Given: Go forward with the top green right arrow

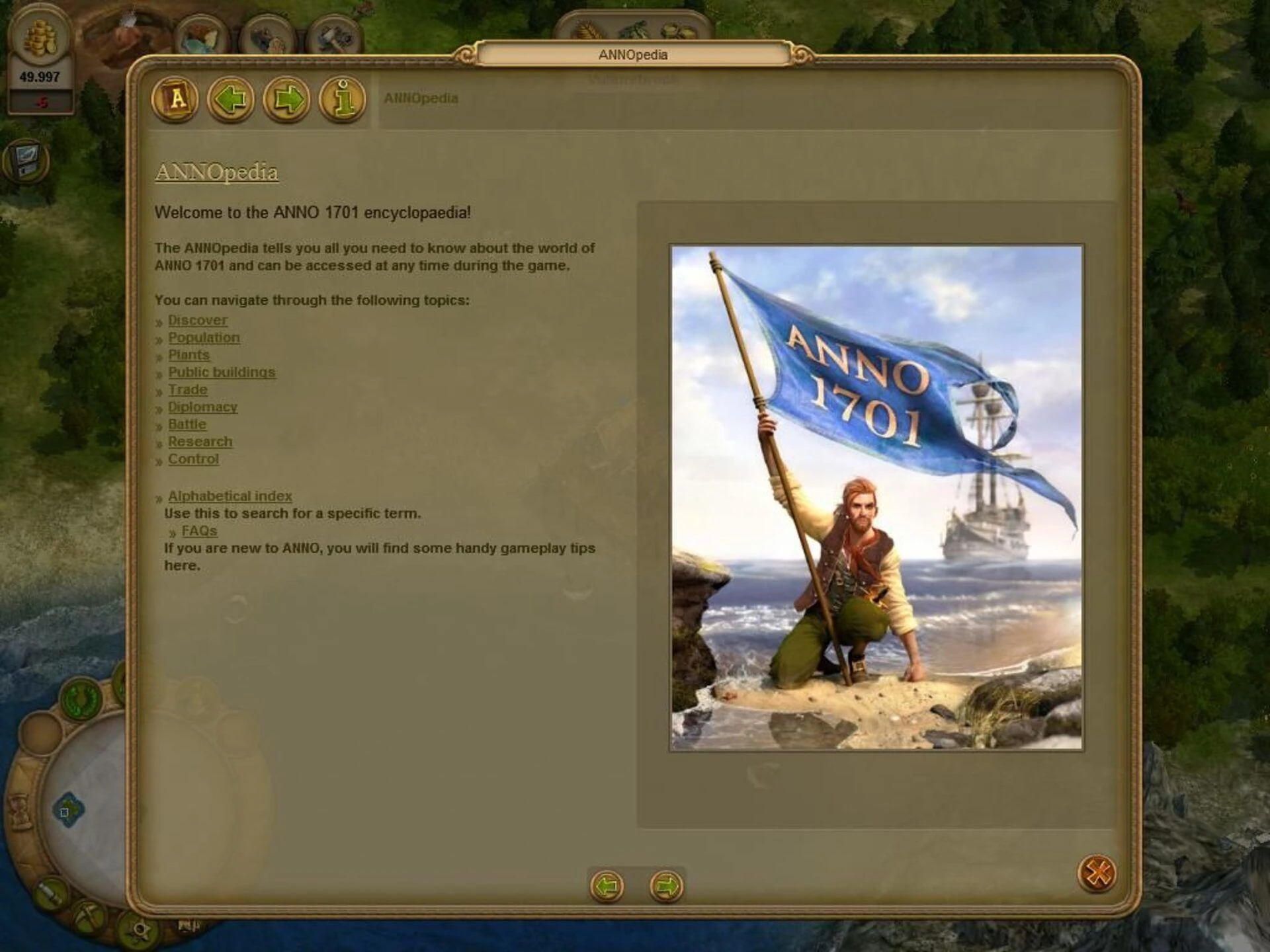Looking at the screenshot, I should pos(286,99).
